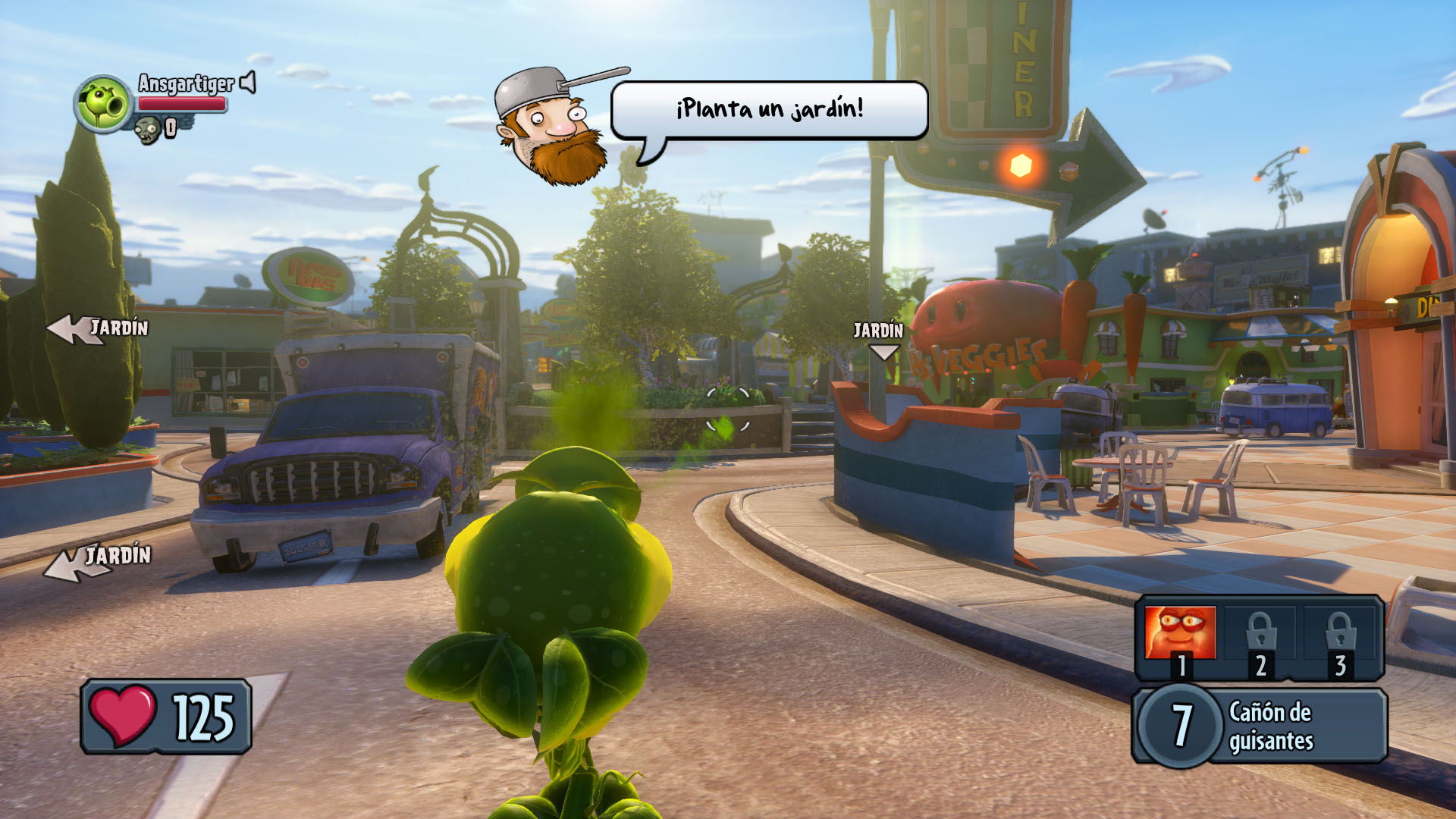This screenshot has width=1456, height=819.
Task: Click the Jardín waypoint marker above the garden
Action: pyautogui.click(x=880, y=340)
